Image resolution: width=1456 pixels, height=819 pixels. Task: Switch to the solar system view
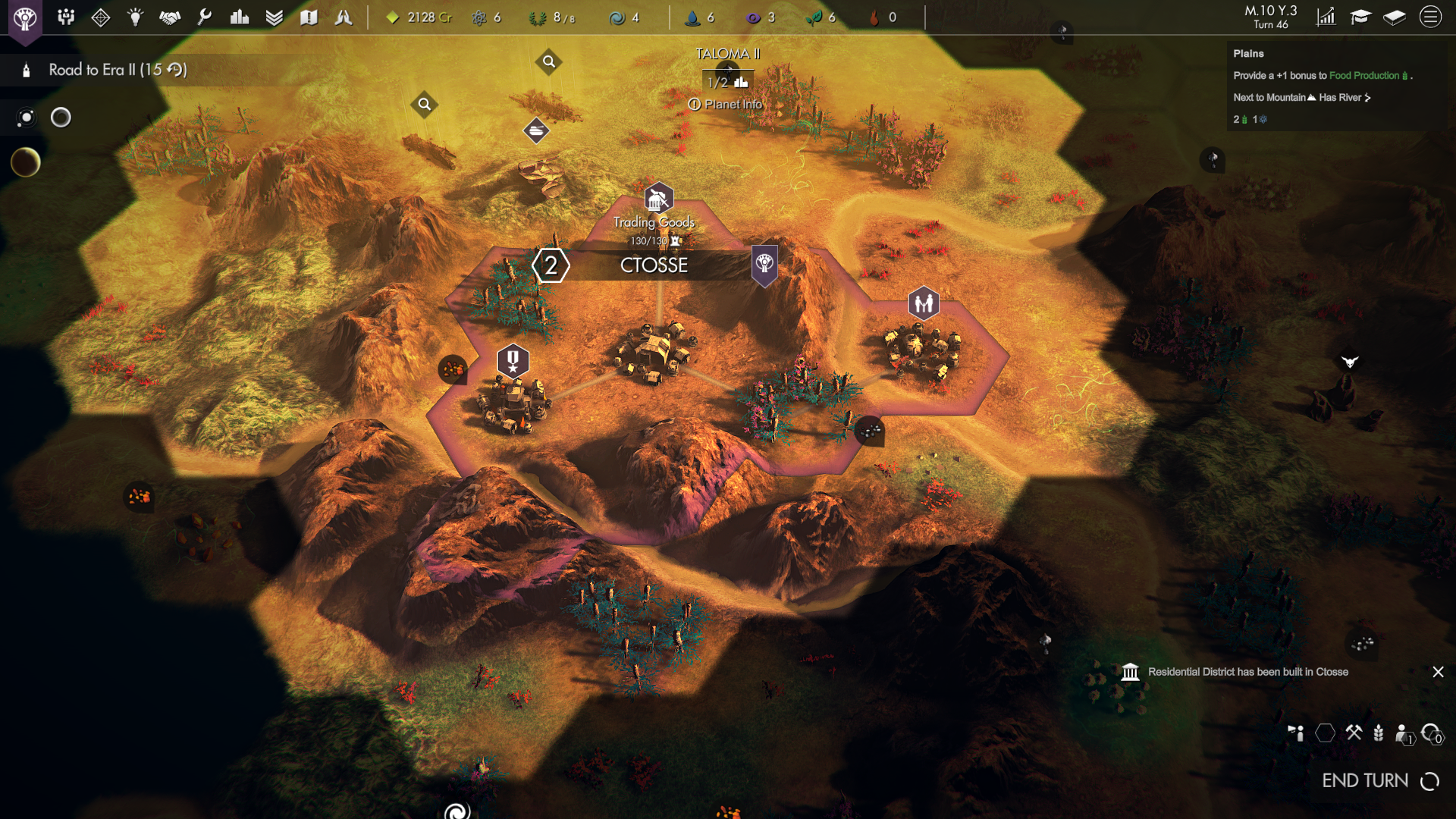[27, 118]
